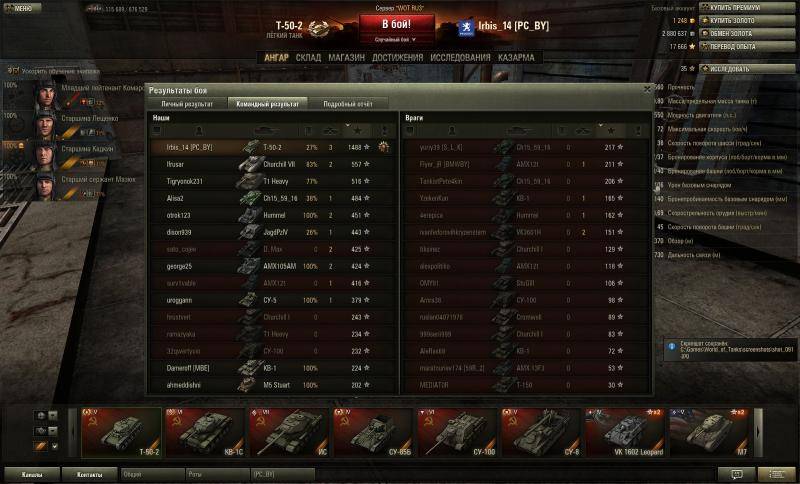The height and width of the screenshot is (484, 800).
Task: Open the ИССЛЕДОВАНИЯ section
Action: (460, 57)
